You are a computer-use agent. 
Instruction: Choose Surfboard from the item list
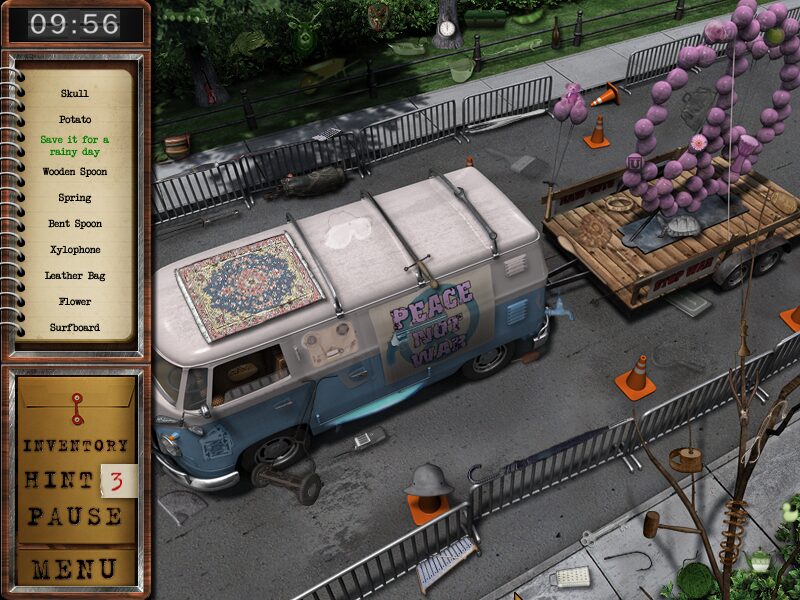pyautogui.click(x=74, y=328)
